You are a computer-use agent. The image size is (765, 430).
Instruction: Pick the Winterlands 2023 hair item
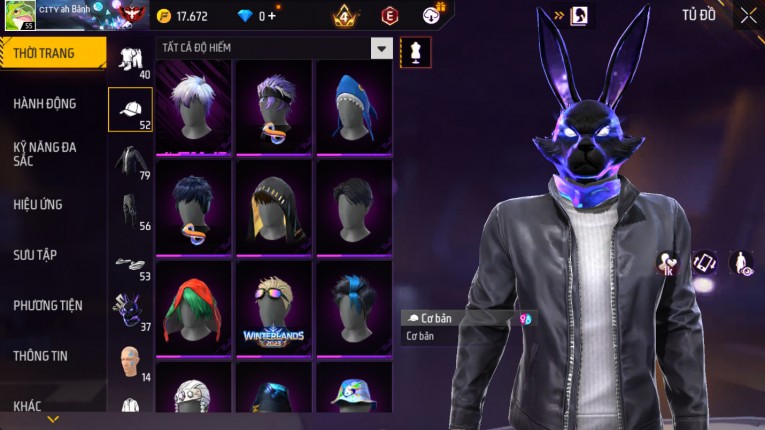point(273,306)
